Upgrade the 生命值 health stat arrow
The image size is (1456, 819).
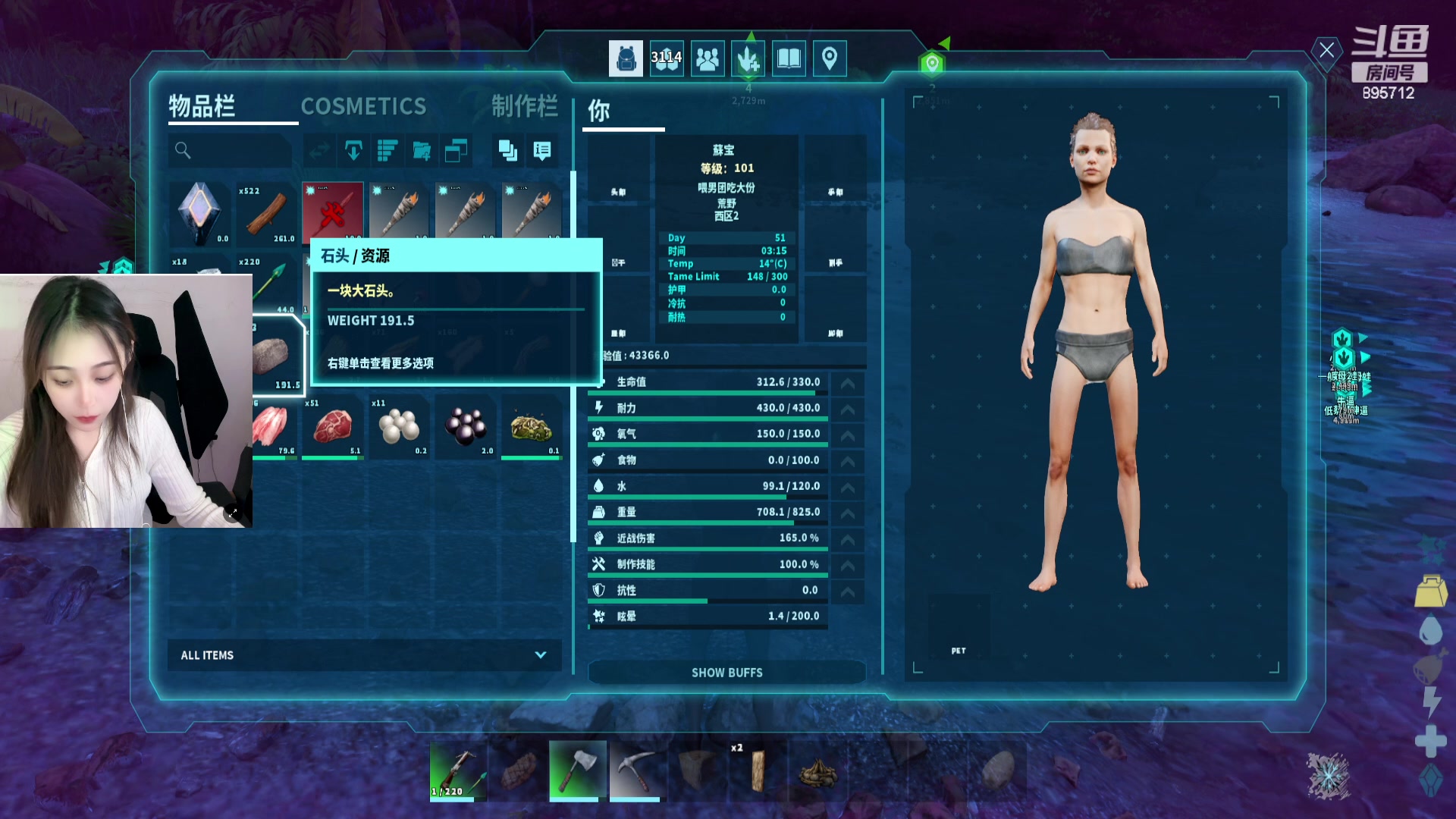[848, 383]
